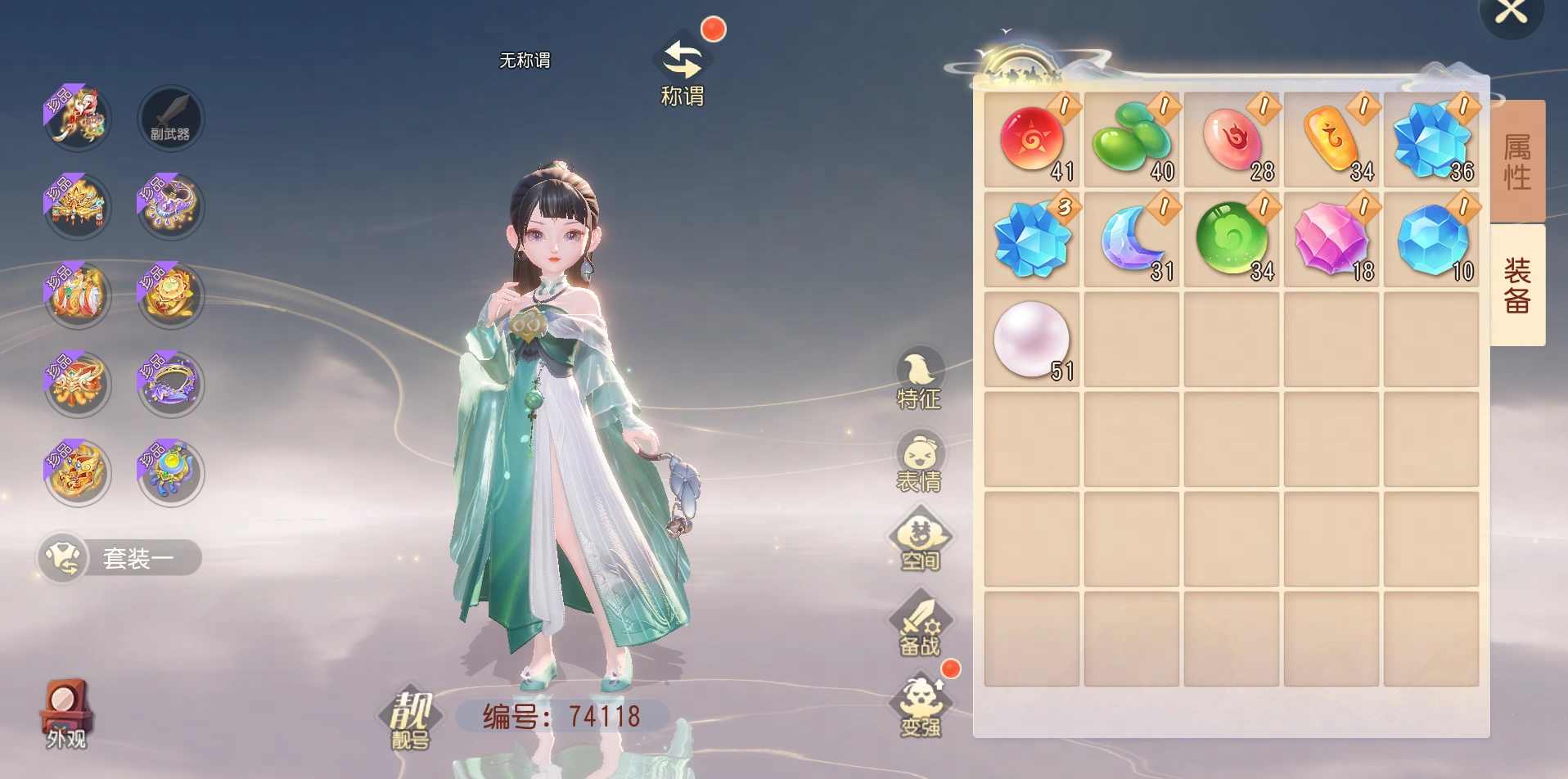Choose the orange amber stone item
Viewport: 1568px width, 779px height.
1331,139
